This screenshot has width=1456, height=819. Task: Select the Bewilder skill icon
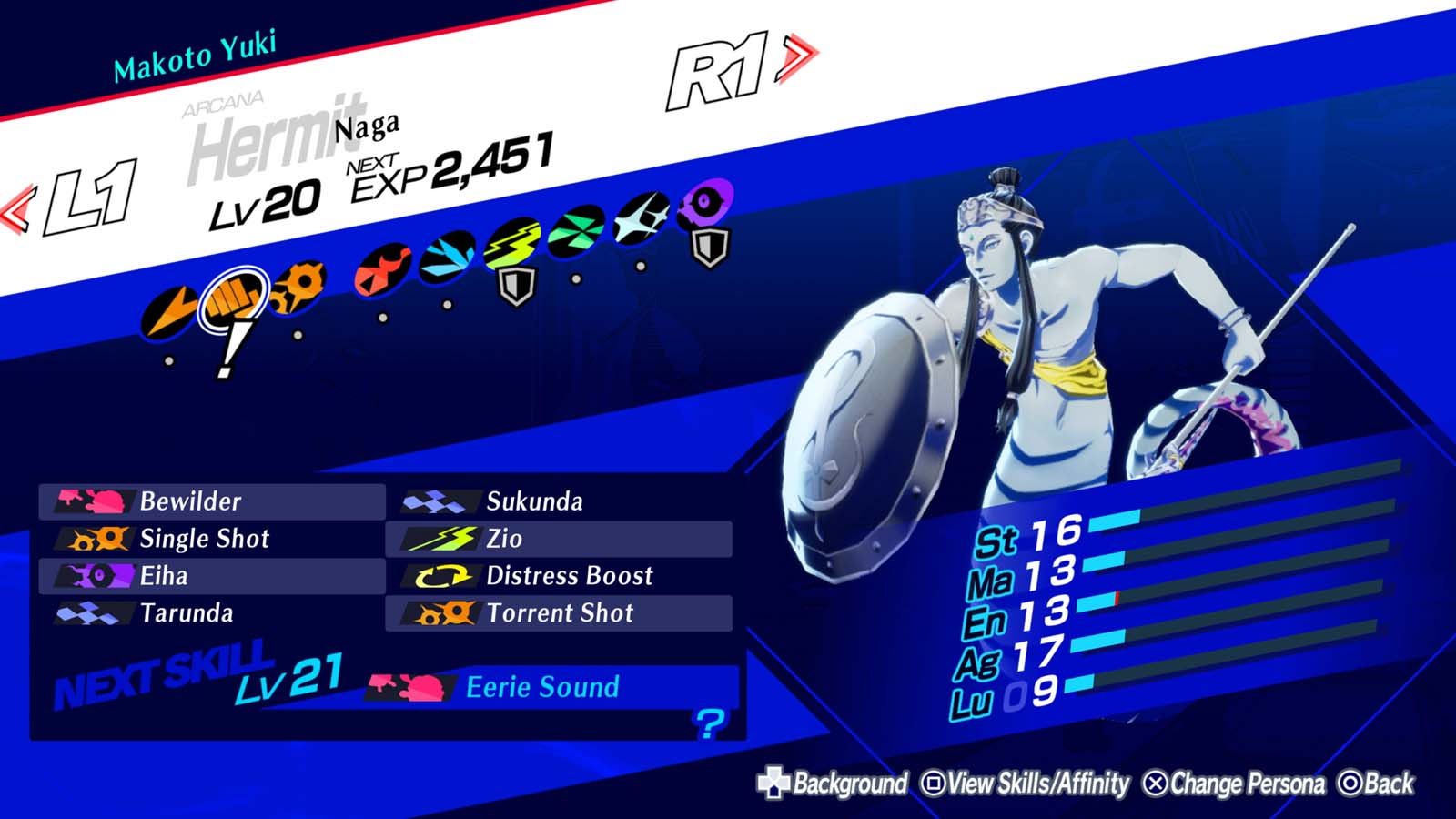pyautogui.click(x=91, y=501)
